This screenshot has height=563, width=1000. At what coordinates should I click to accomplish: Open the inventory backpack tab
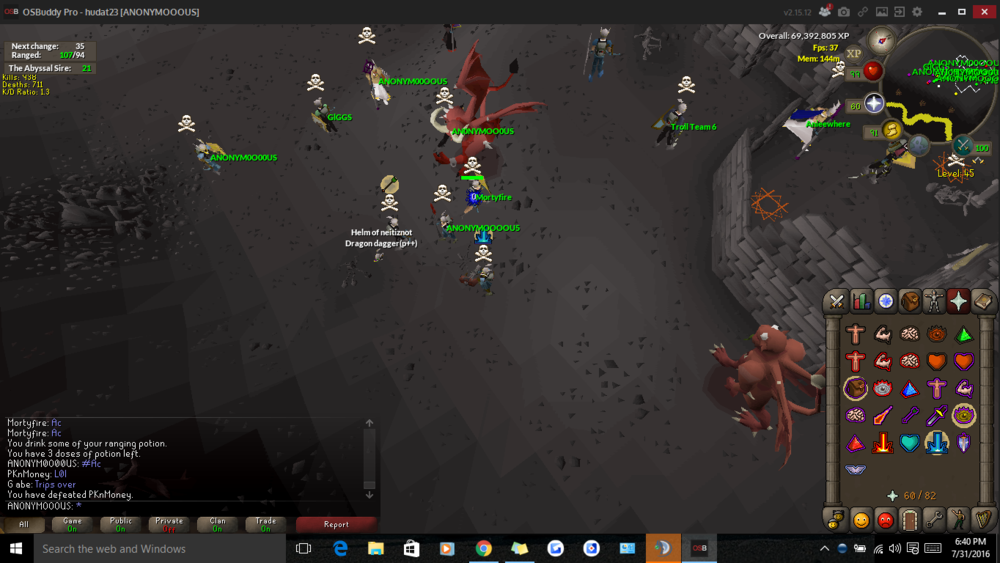click(x=910, y=301)
